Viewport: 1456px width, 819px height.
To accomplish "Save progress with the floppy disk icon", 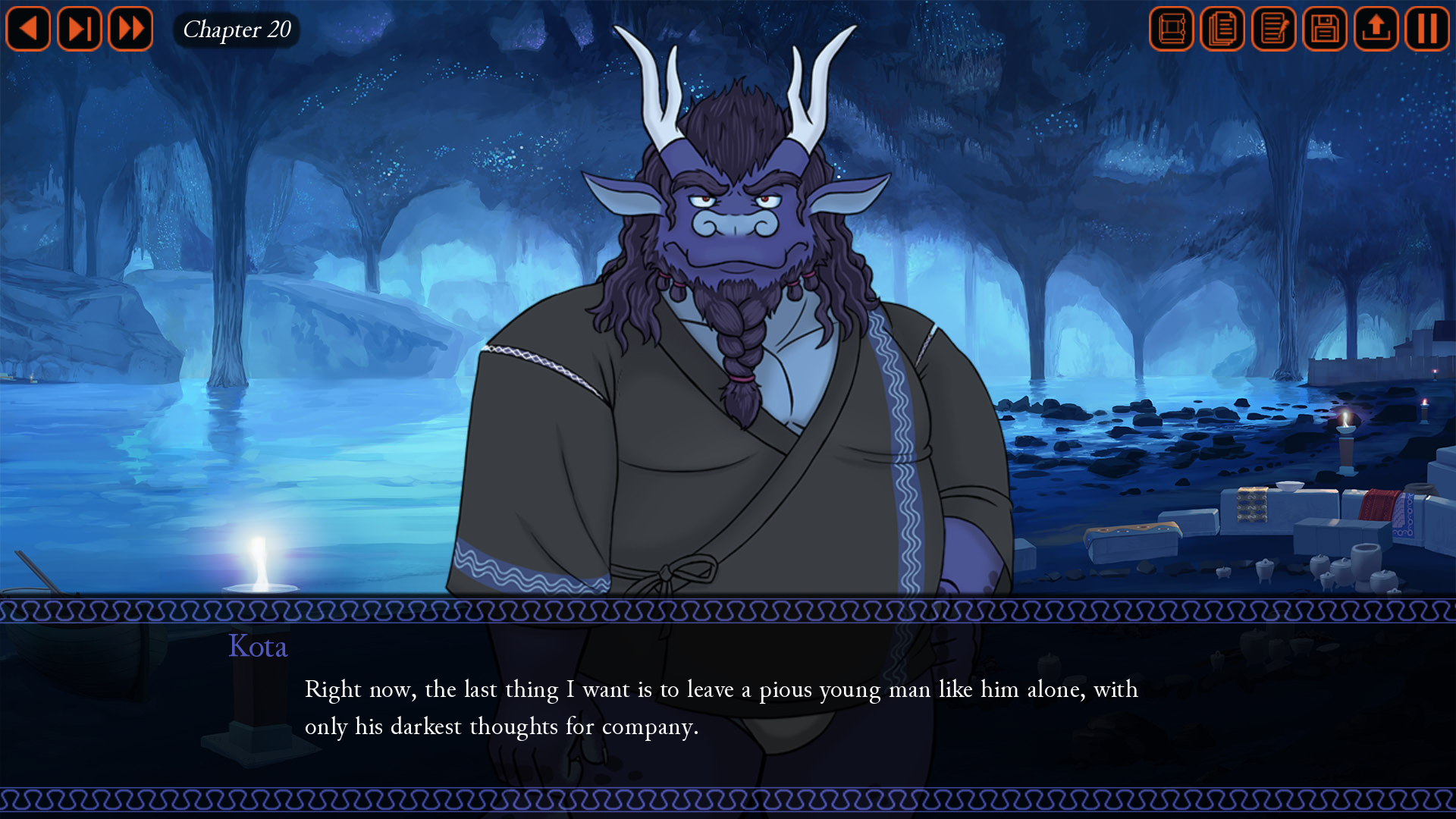I will [1324, 29].
